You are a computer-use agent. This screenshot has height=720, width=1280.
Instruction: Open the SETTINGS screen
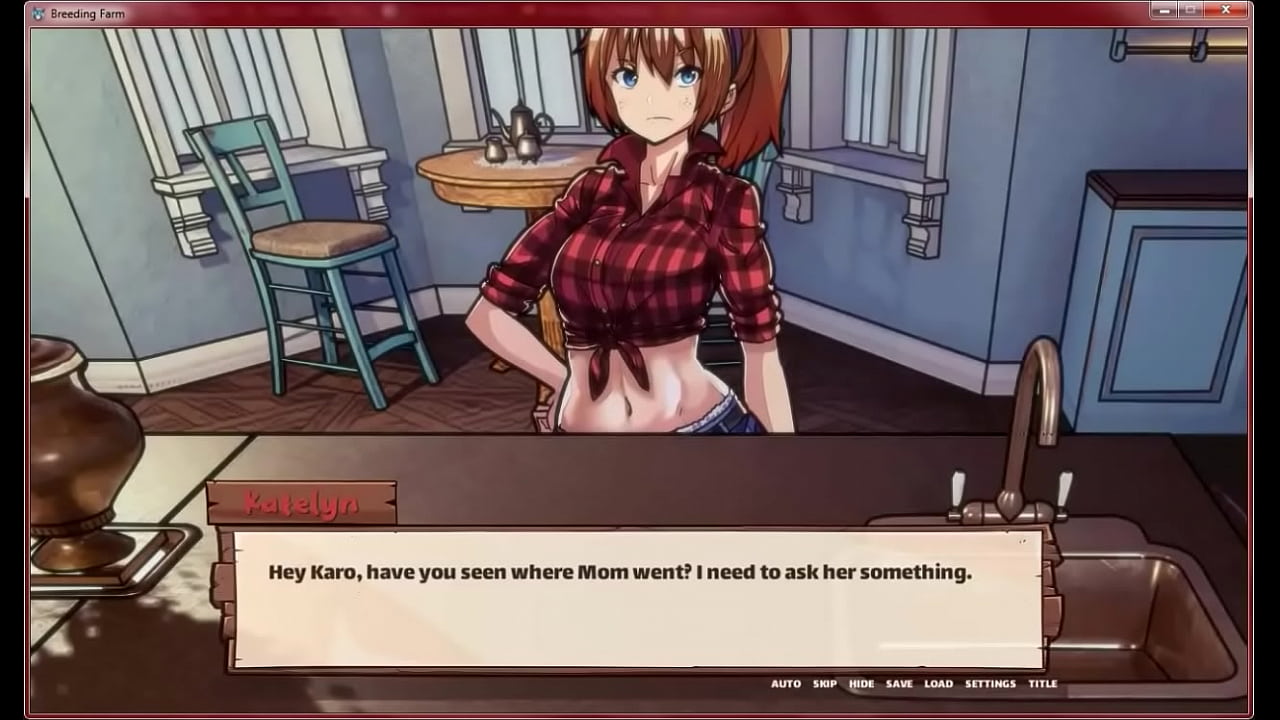coord(990,684)
